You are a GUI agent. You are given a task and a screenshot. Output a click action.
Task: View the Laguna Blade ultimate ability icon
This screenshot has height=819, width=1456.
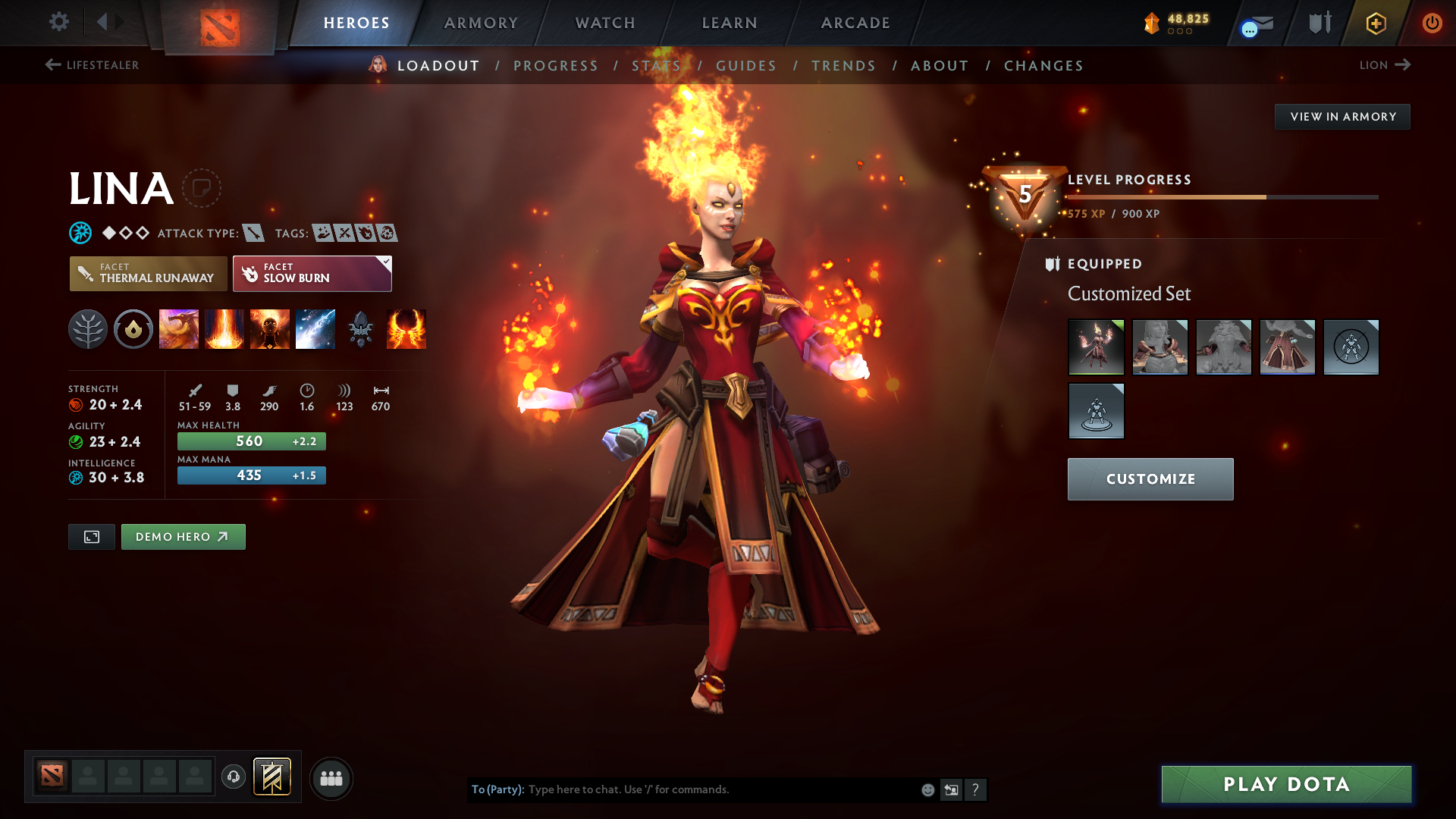point(315,329)
